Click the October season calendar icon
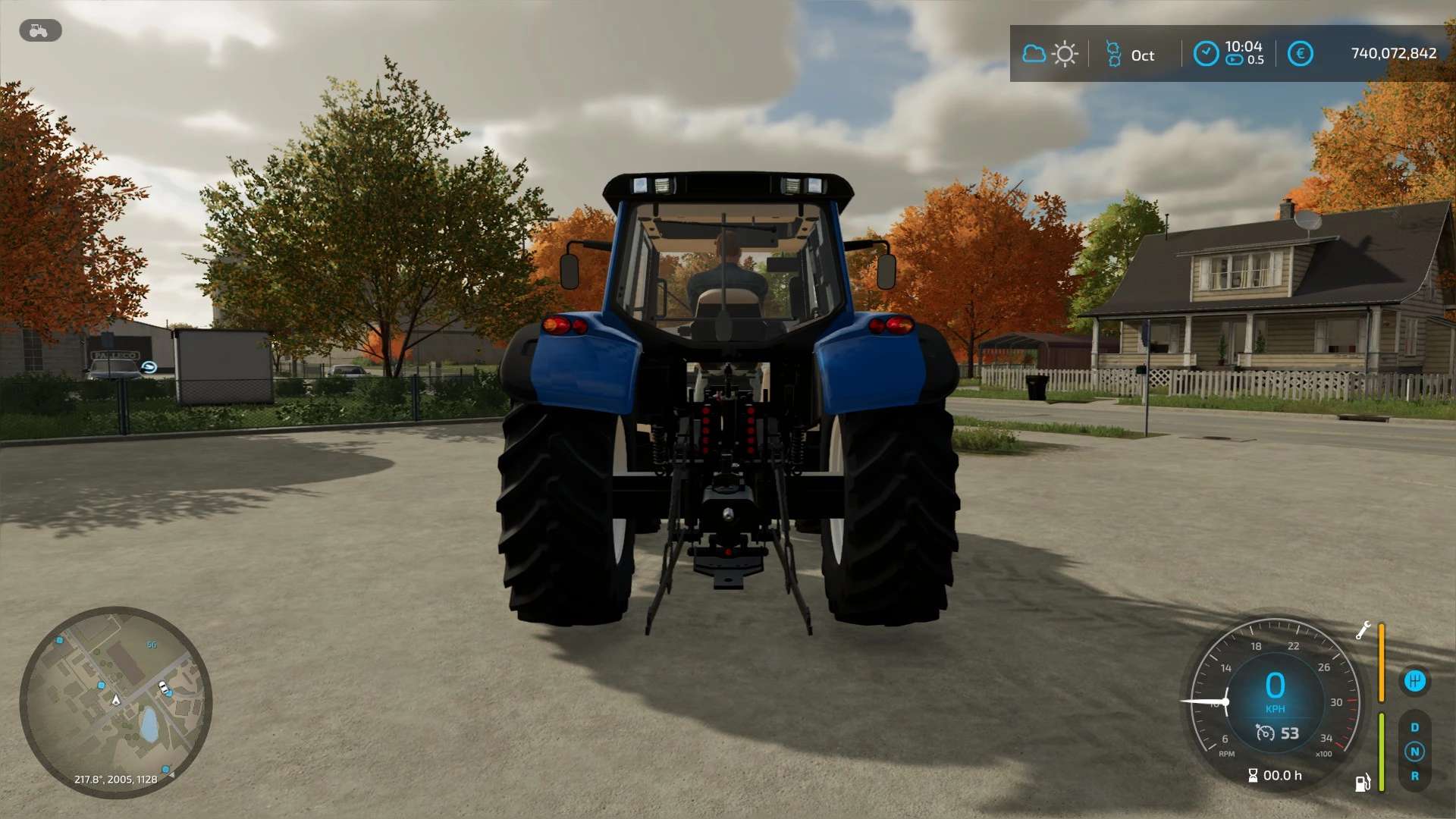The image size is (1456, 819). point(1113,54)
